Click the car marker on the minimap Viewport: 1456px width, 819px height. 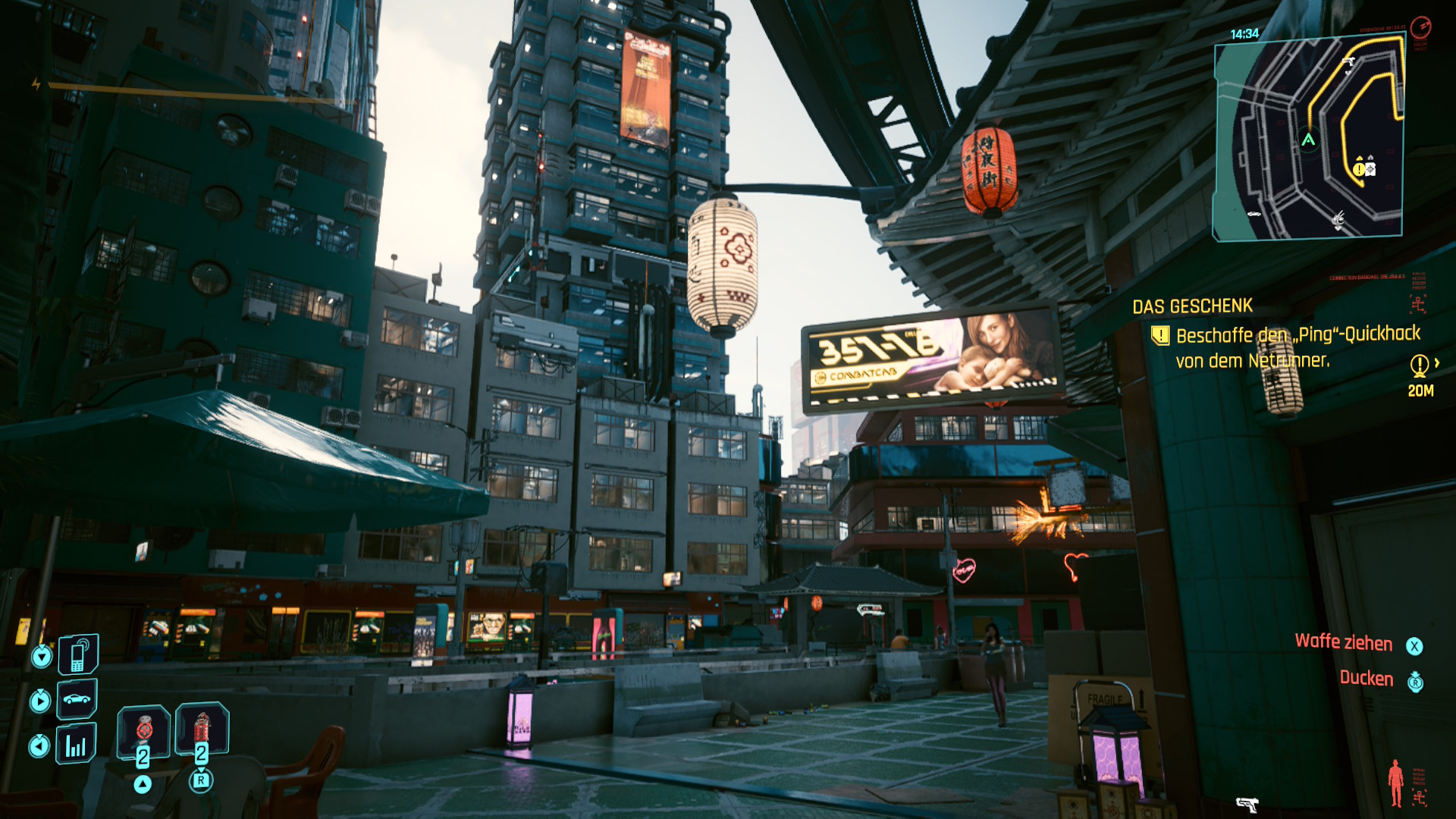click(1254, 214)
